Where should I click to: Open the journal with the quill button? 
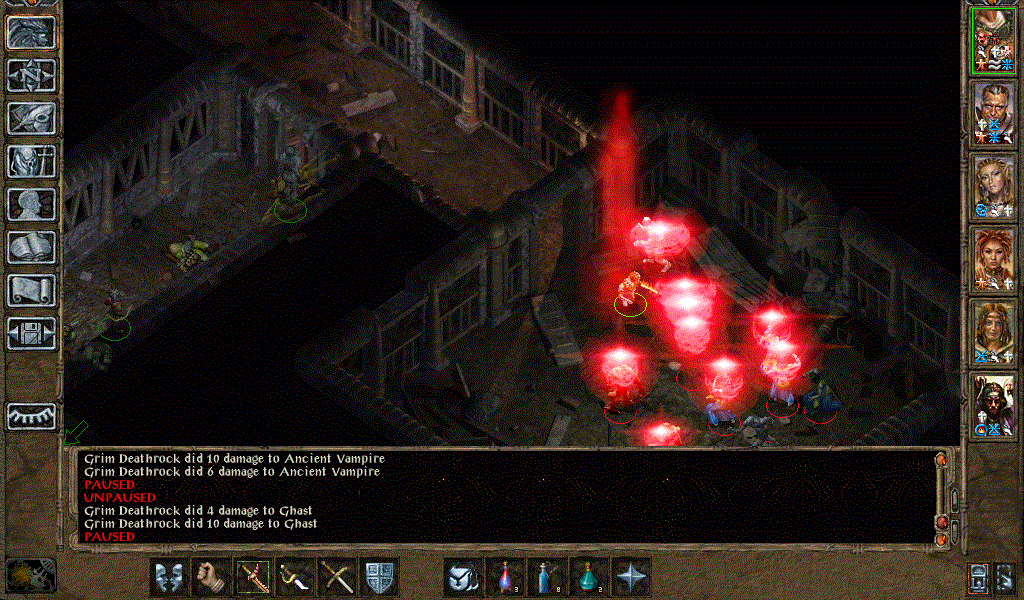pyautogui.click(x=32, y=118)
